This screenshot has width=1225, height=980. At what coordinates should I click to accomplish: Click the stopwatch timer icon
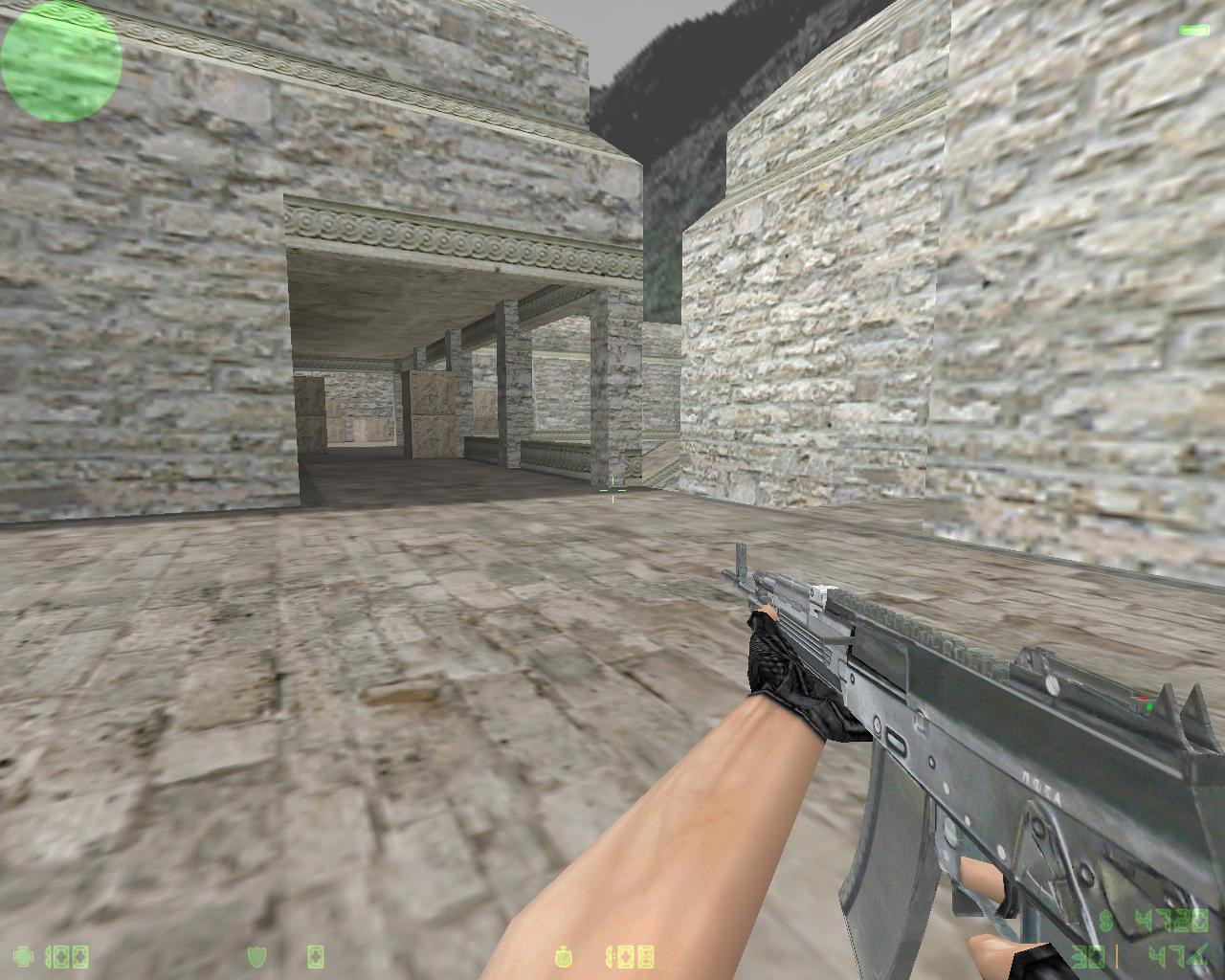(565, 955)
